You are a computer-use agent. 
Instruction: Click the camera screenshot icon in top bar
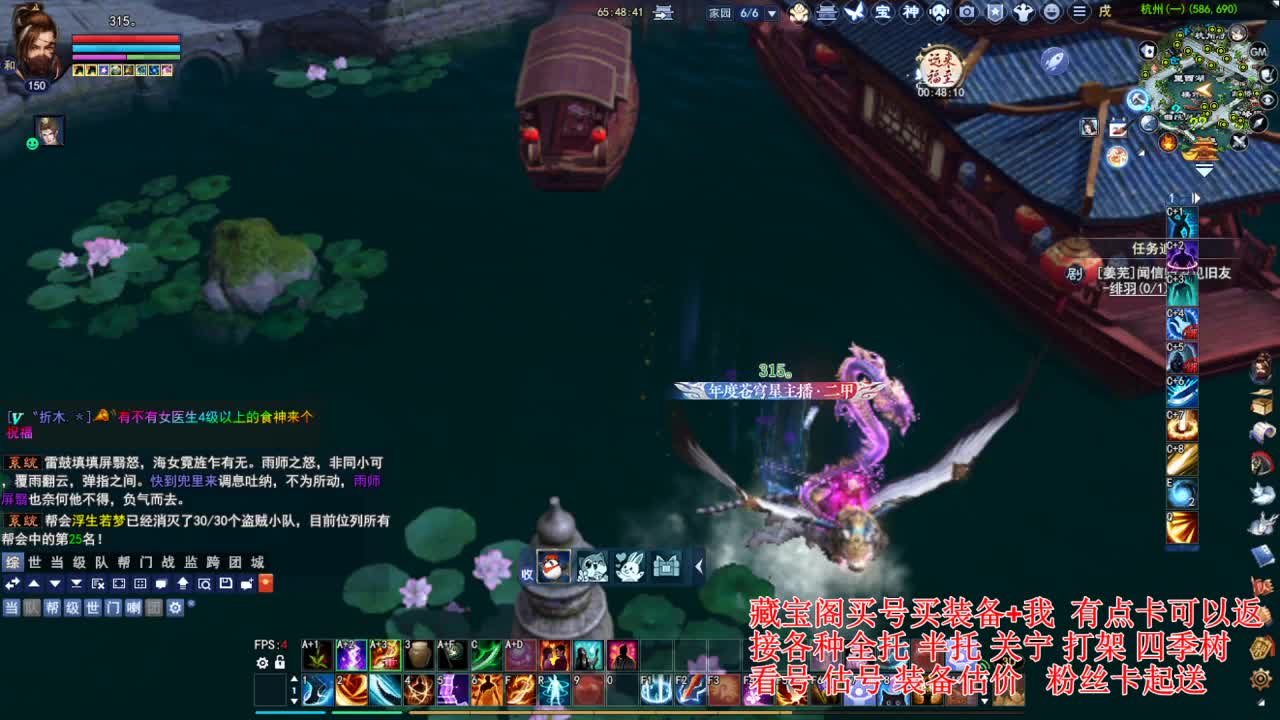(966, 13)
